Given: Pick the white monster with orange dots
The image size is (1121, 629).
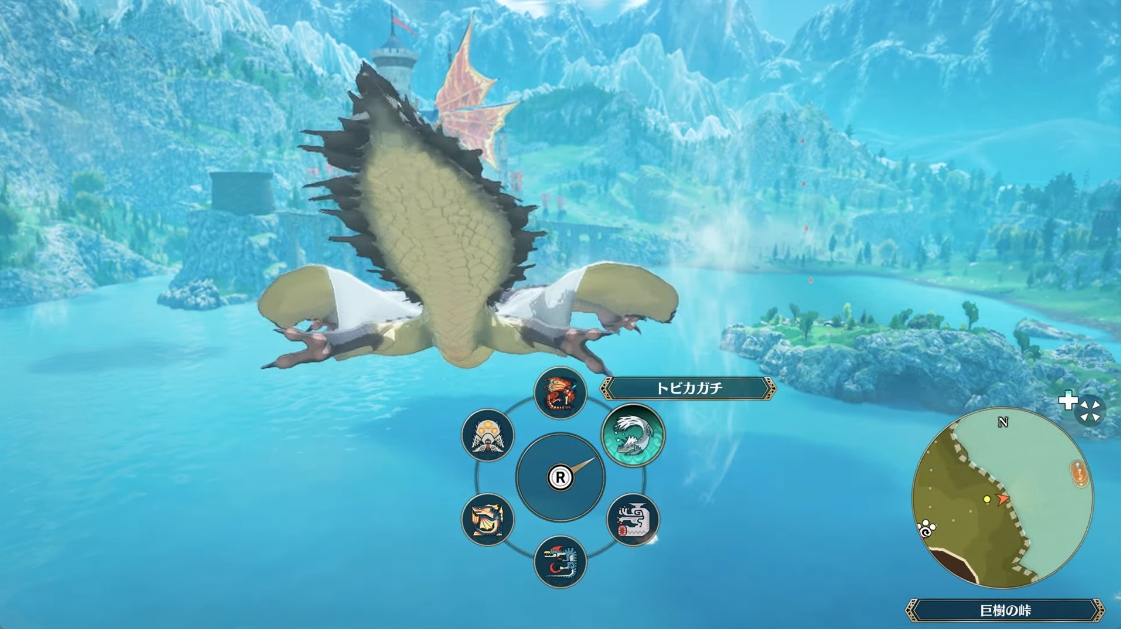Looking at the screenshot, I should pyautogui.click(x=488, y=436).
